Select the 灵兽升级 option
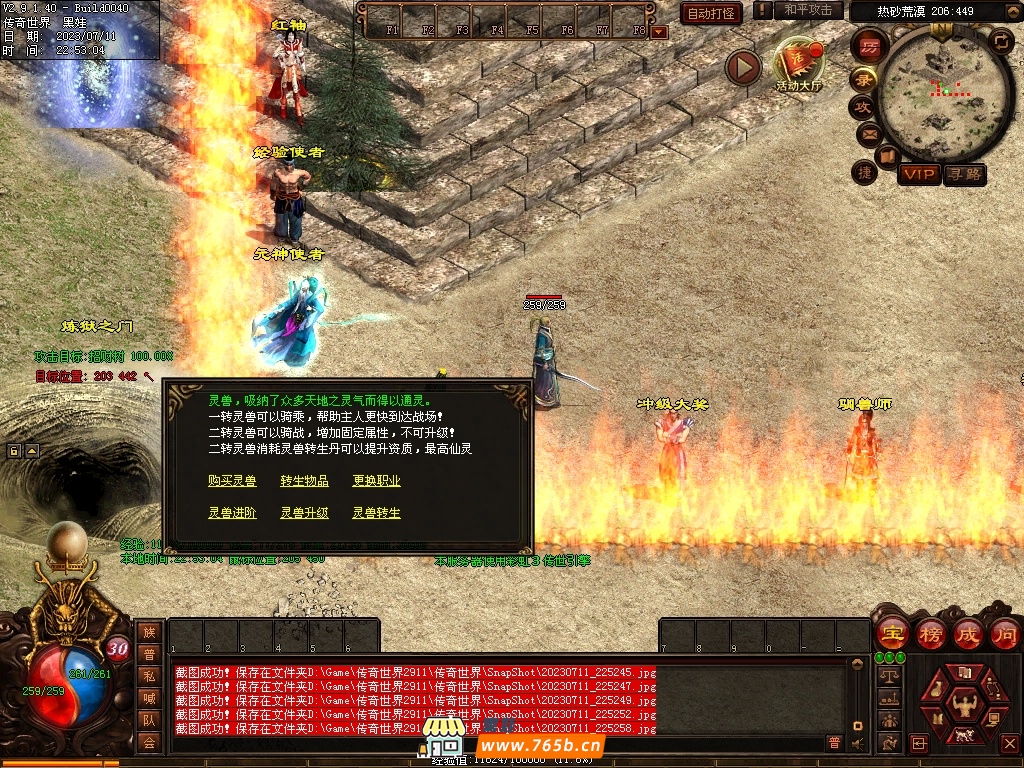The width and height of the screenshot is (1024, 768). [x=304, y=513]
